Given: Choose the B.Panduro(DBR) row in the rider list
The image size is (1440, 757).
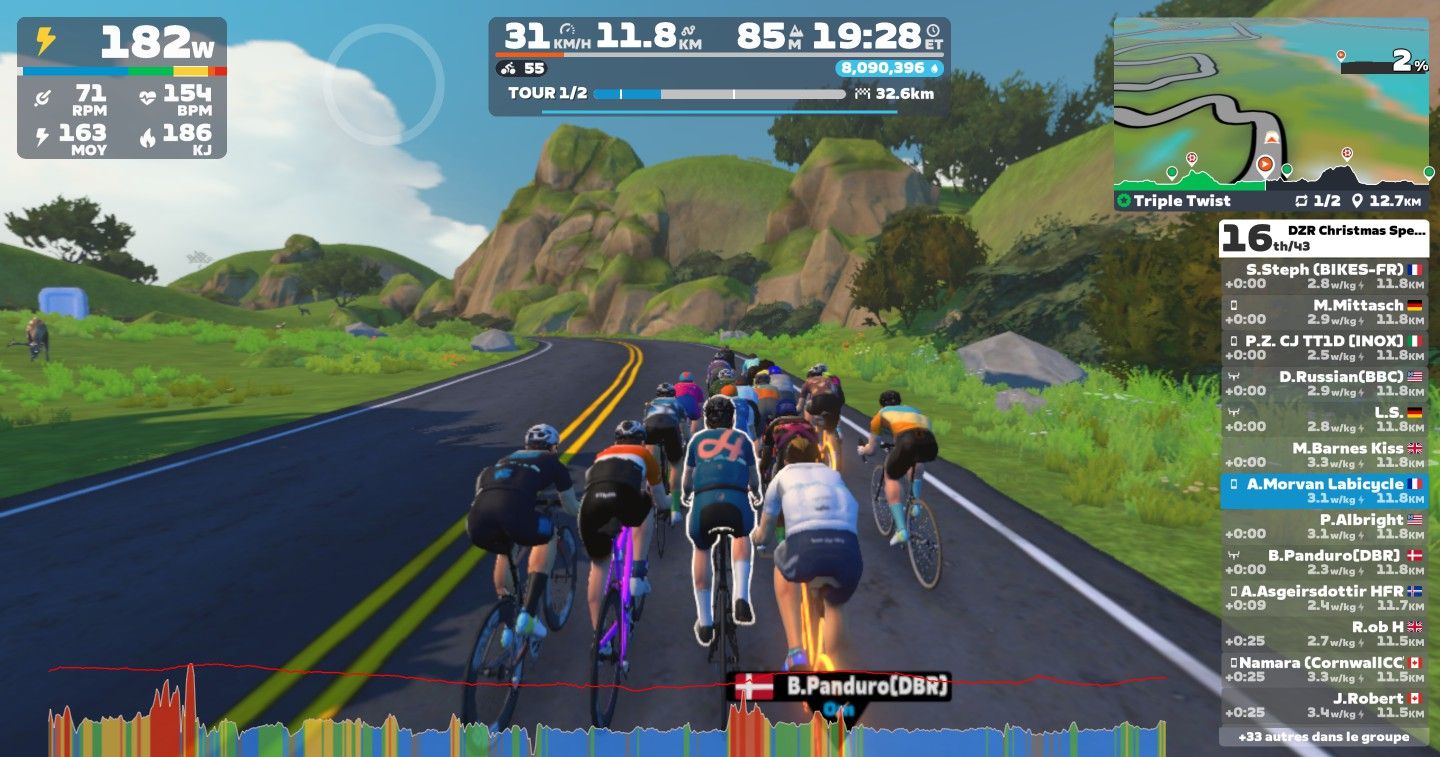Looking at the screenshot, I should click(x=1324, y=562).
